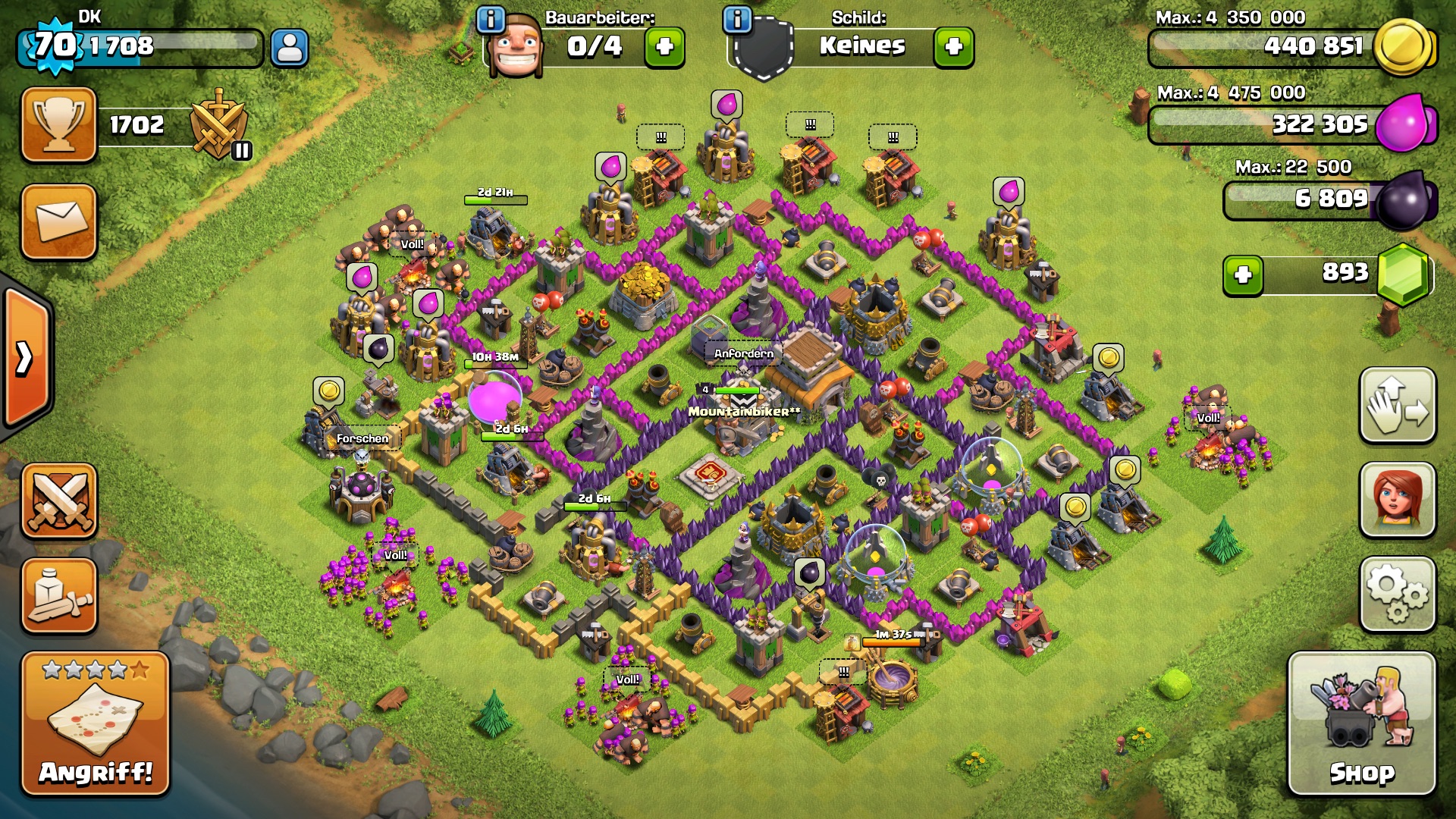Screen dimensions: 1456x819
Task: Open the crossed swords battle log
Action: point(59,500)
